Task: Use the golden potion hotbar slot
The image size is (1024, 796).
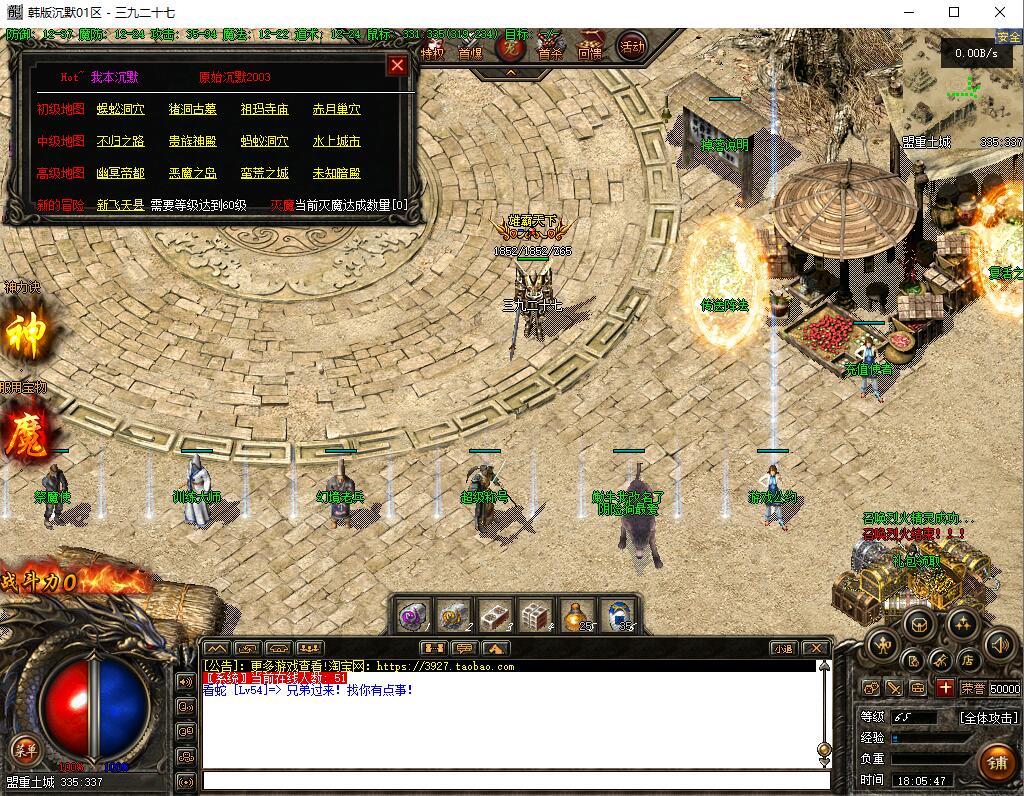Action: 574,614
